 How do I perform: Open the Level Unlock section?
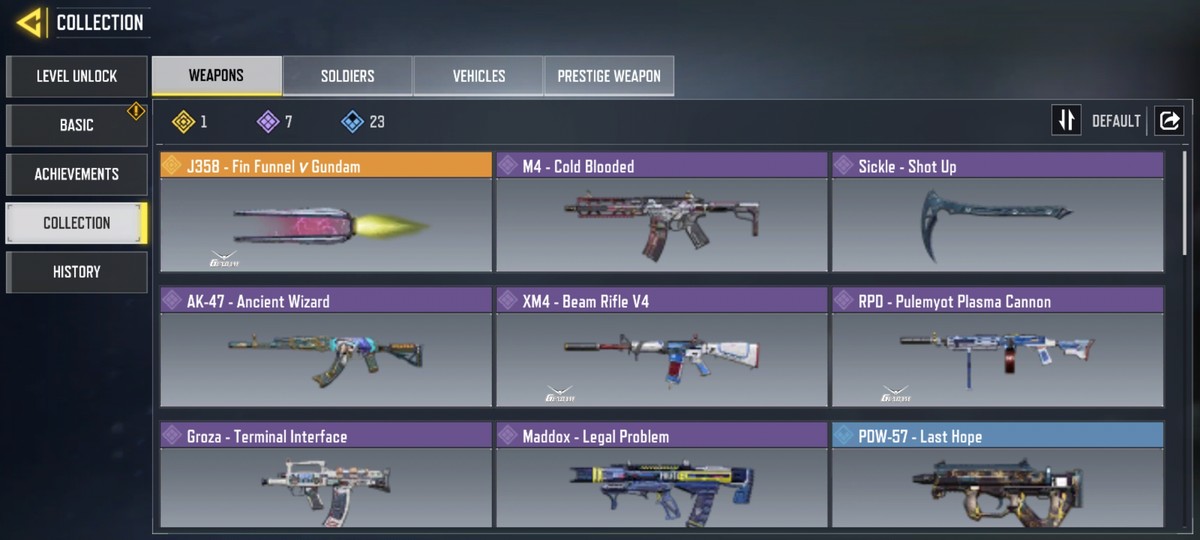[77, 76]
